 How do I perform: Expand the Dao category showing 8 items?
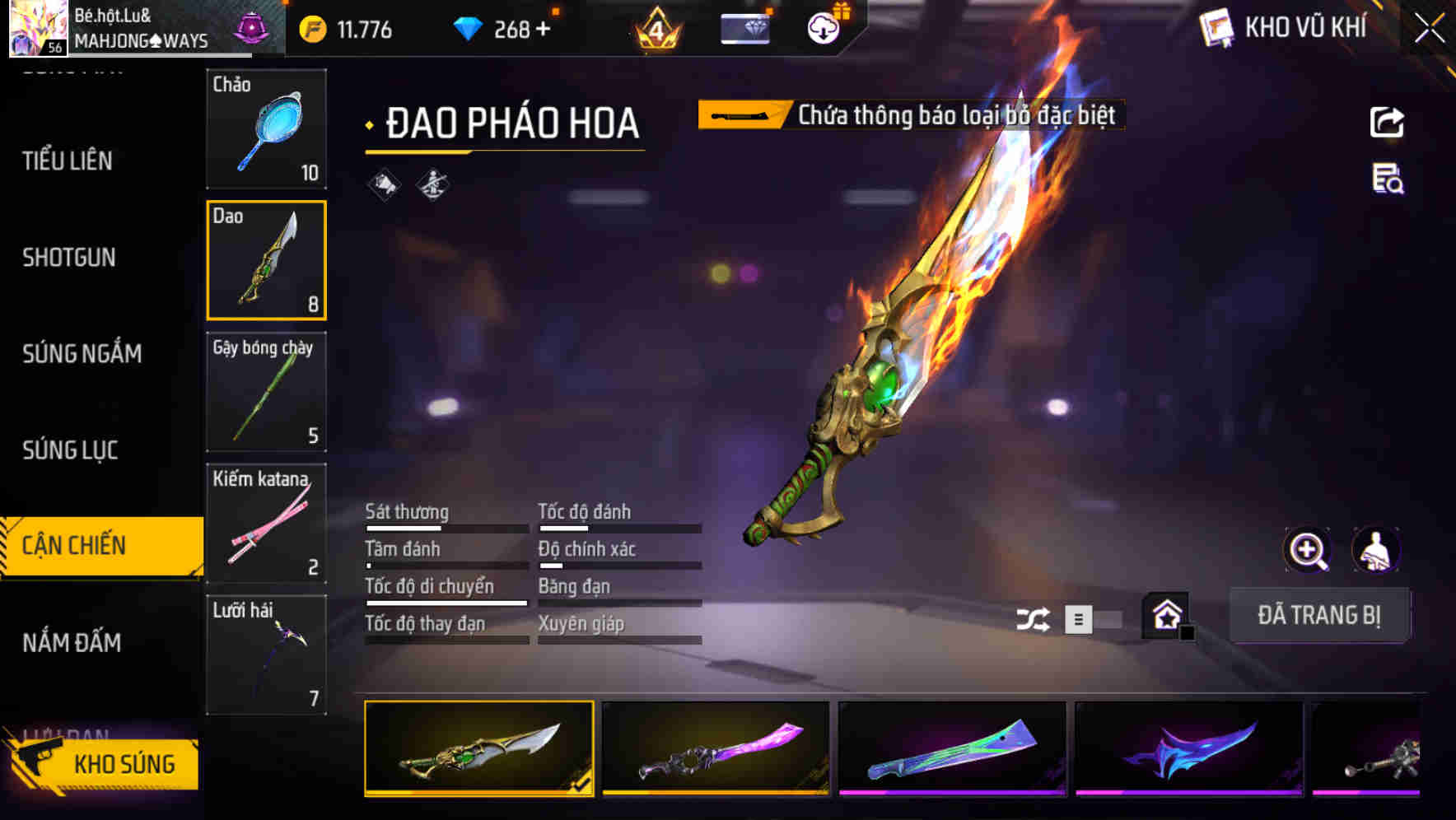click(x=266, y=261)
